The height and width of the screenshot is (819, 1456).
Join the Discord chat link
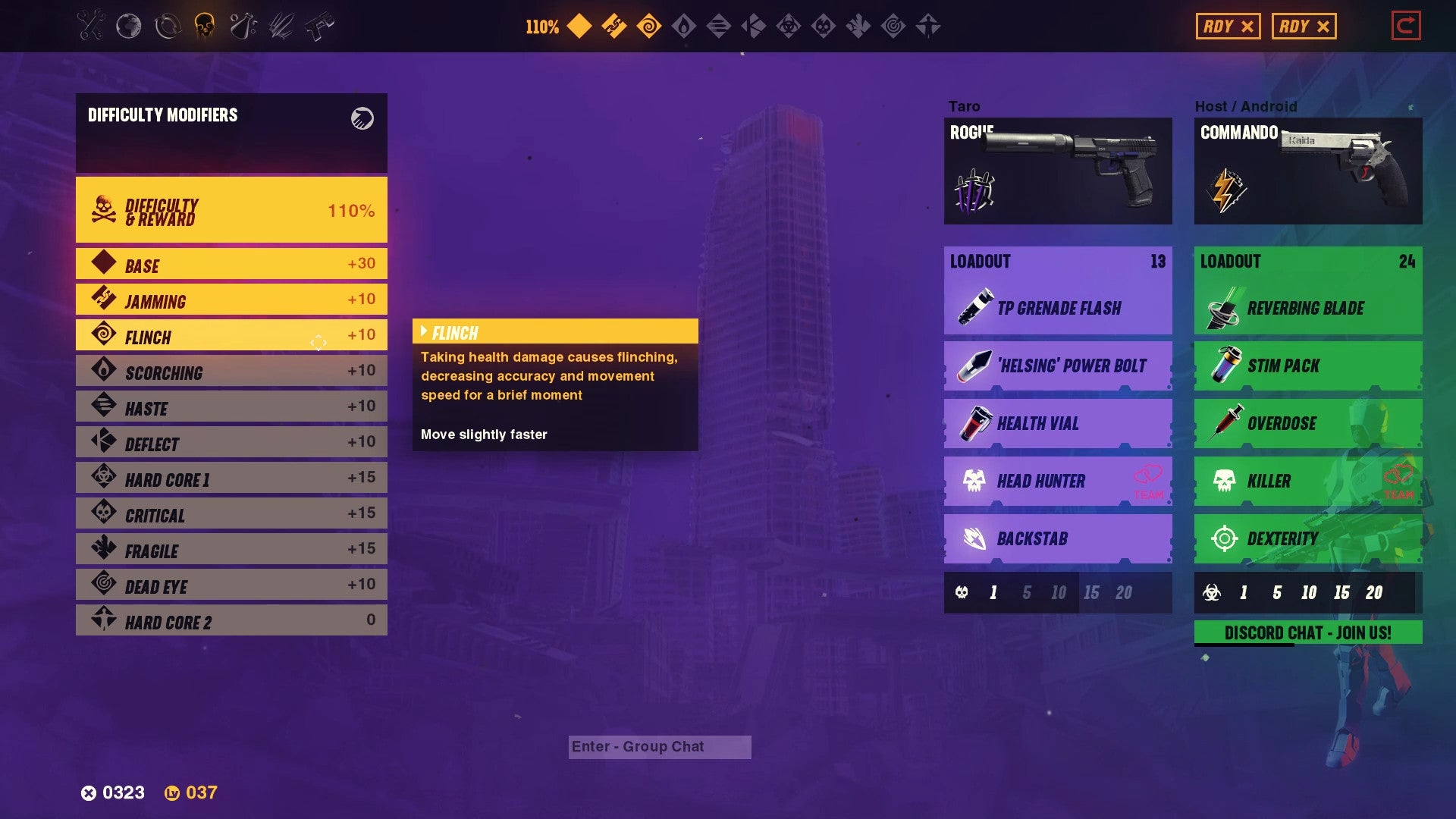pos(1307,632)
